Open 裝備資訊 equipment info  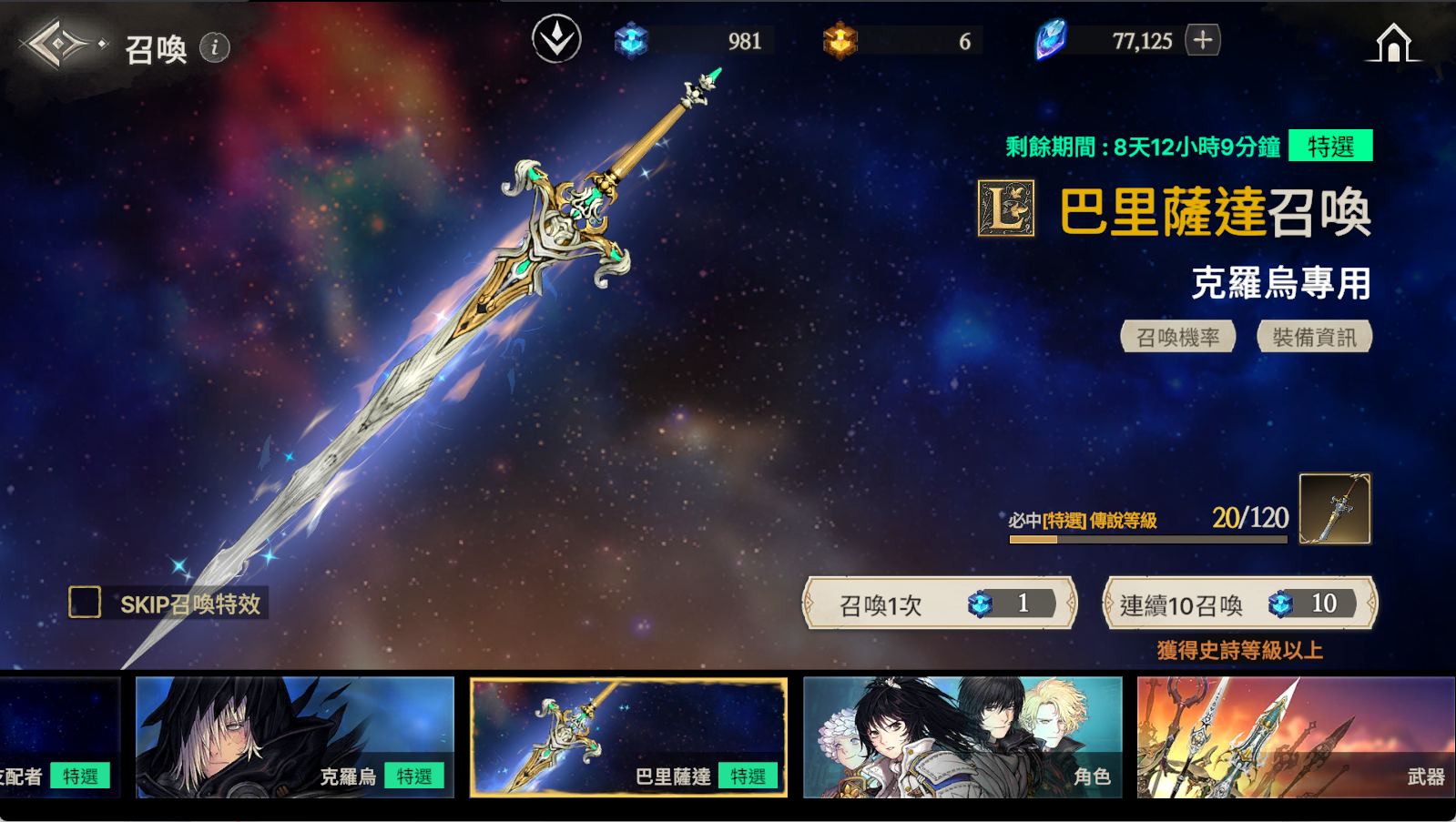1314,337
